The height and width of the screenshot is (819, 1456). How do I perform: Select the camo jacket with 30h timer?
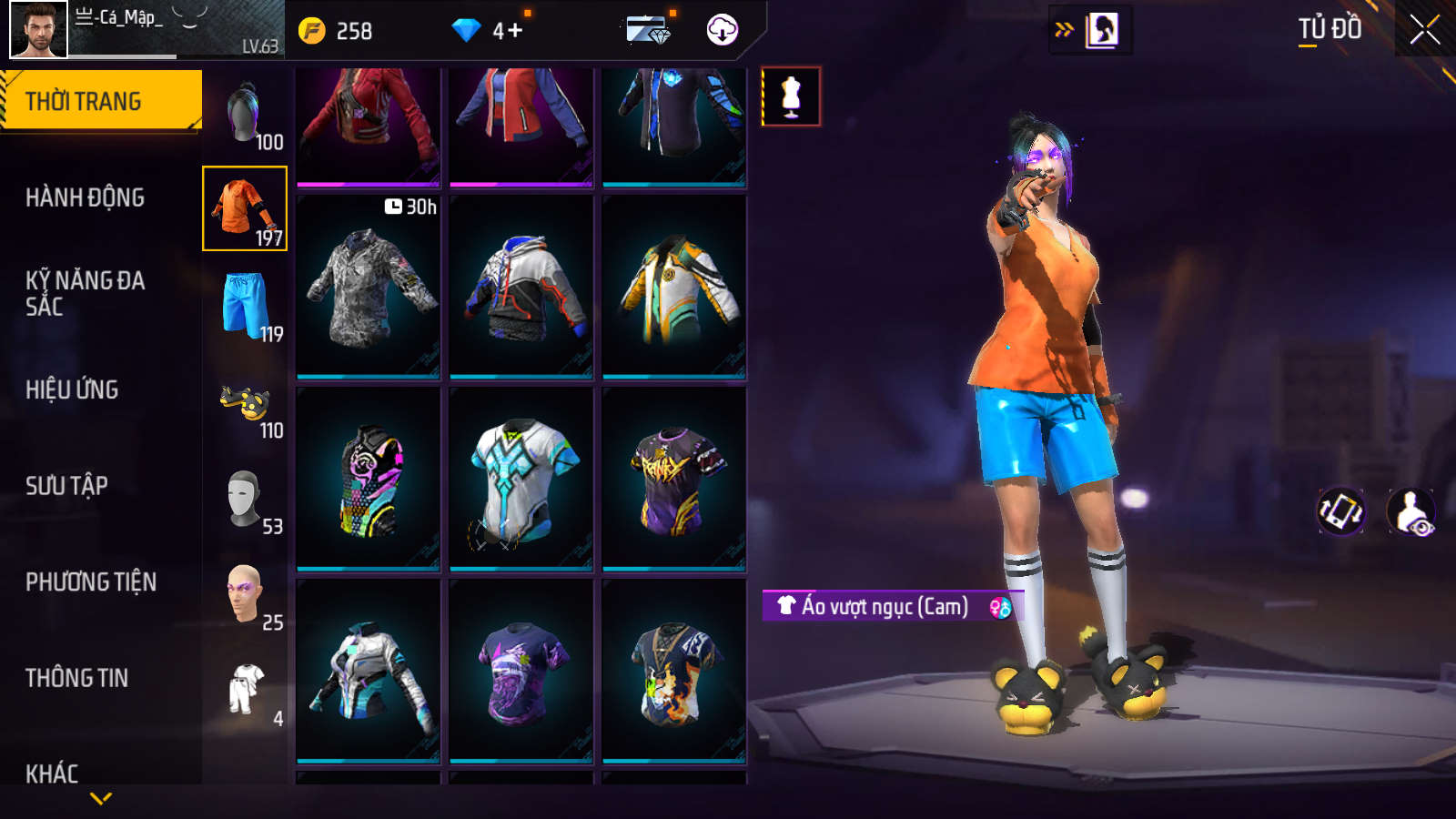[x=369, y=287]
